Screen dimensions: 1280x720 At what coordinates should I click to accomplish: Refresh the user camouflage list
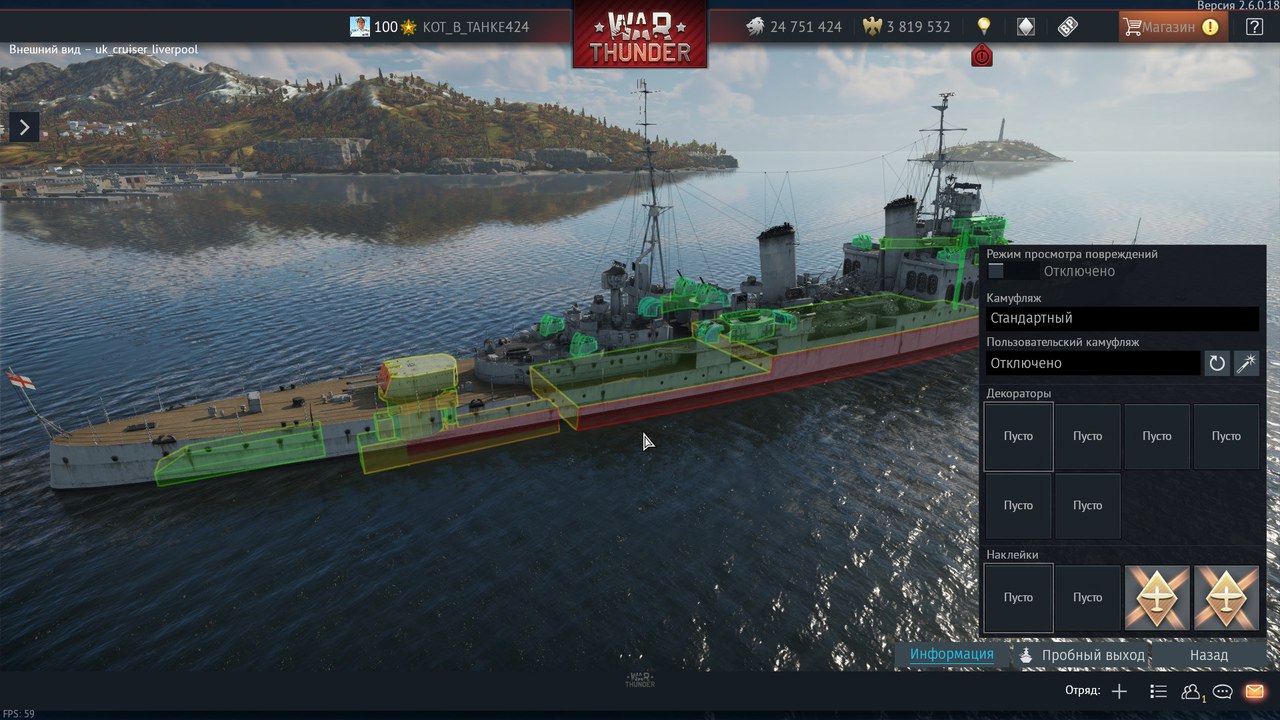1217,363
